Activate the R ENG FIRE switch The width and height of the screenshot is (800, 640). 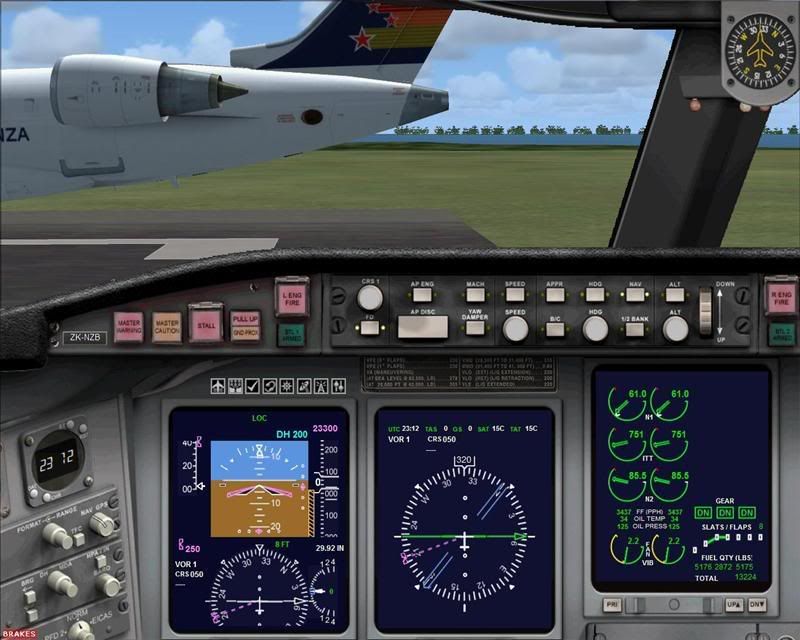781,295
